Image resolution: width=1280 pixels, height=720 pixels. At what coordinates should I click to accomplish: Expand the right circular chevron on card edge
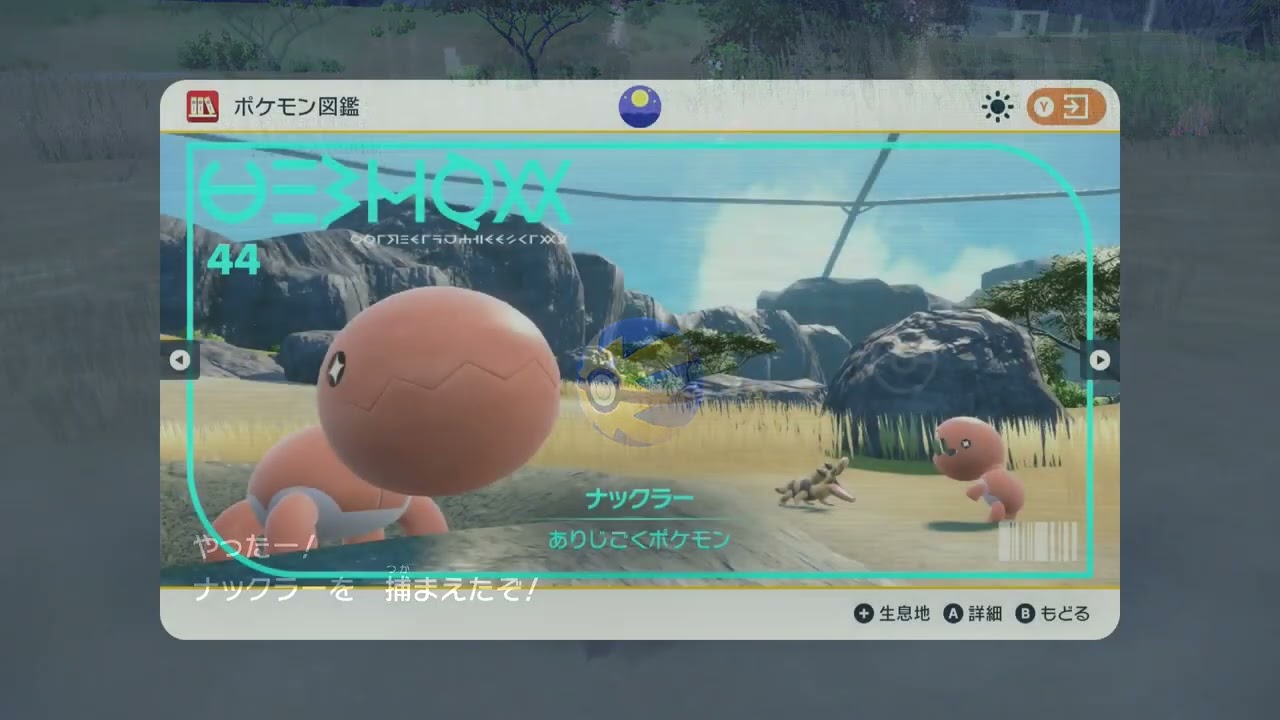coord(1099,360)
